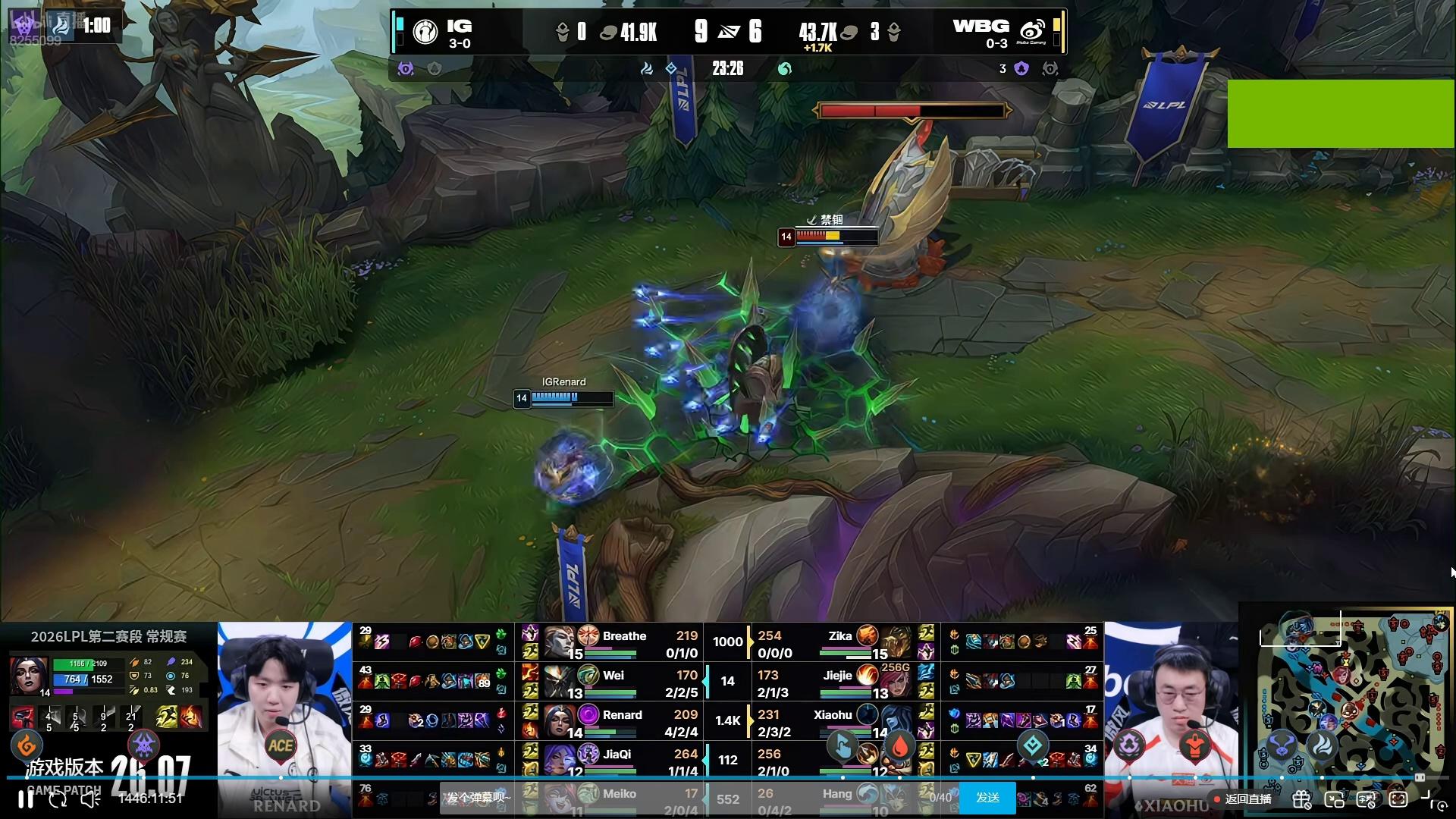Pause the video playback
This screenshot has width=1456, height=819.
coord(25,799)
